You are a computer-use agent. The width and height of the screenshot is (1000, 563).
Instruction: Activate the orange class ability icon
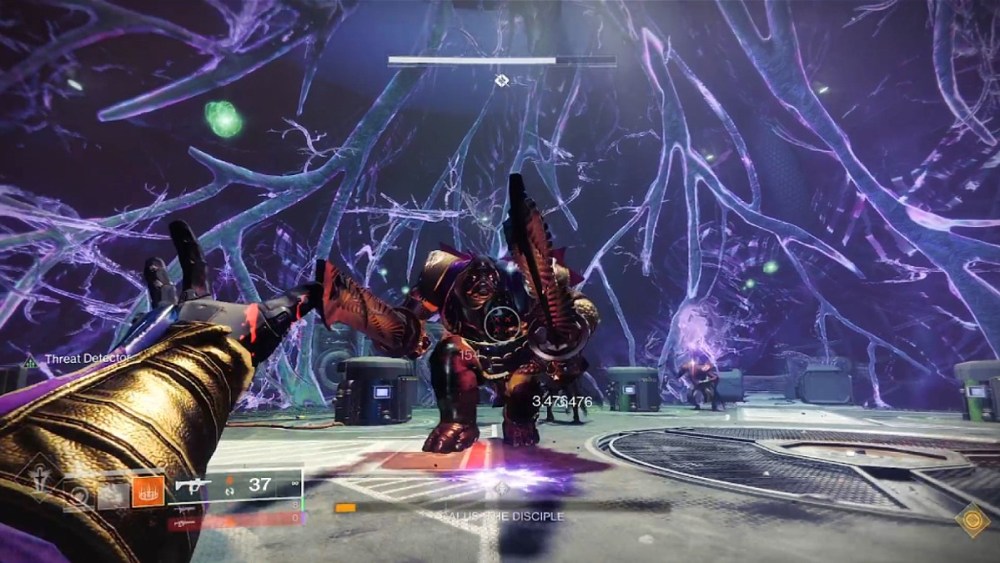point(147,492)
